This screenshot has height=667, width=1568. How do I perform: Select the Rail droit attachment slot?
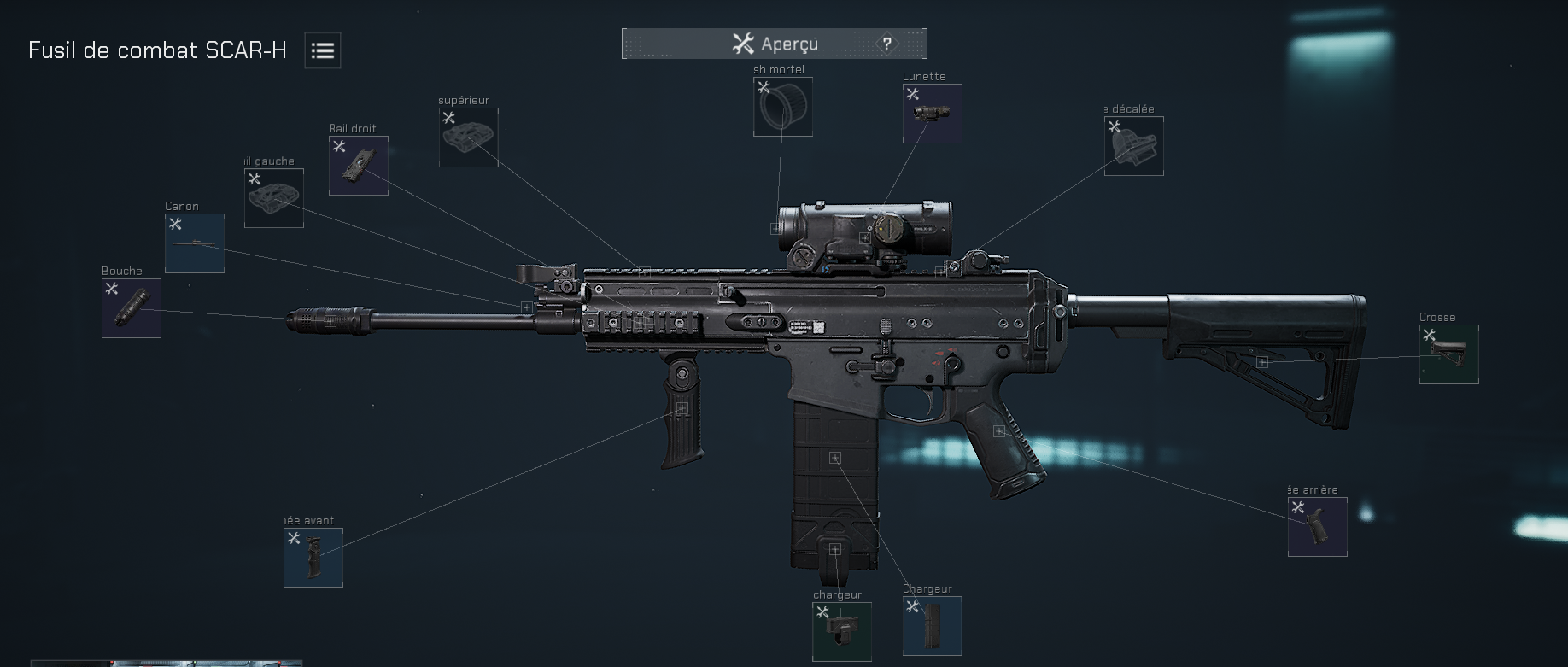coord(358,165)
